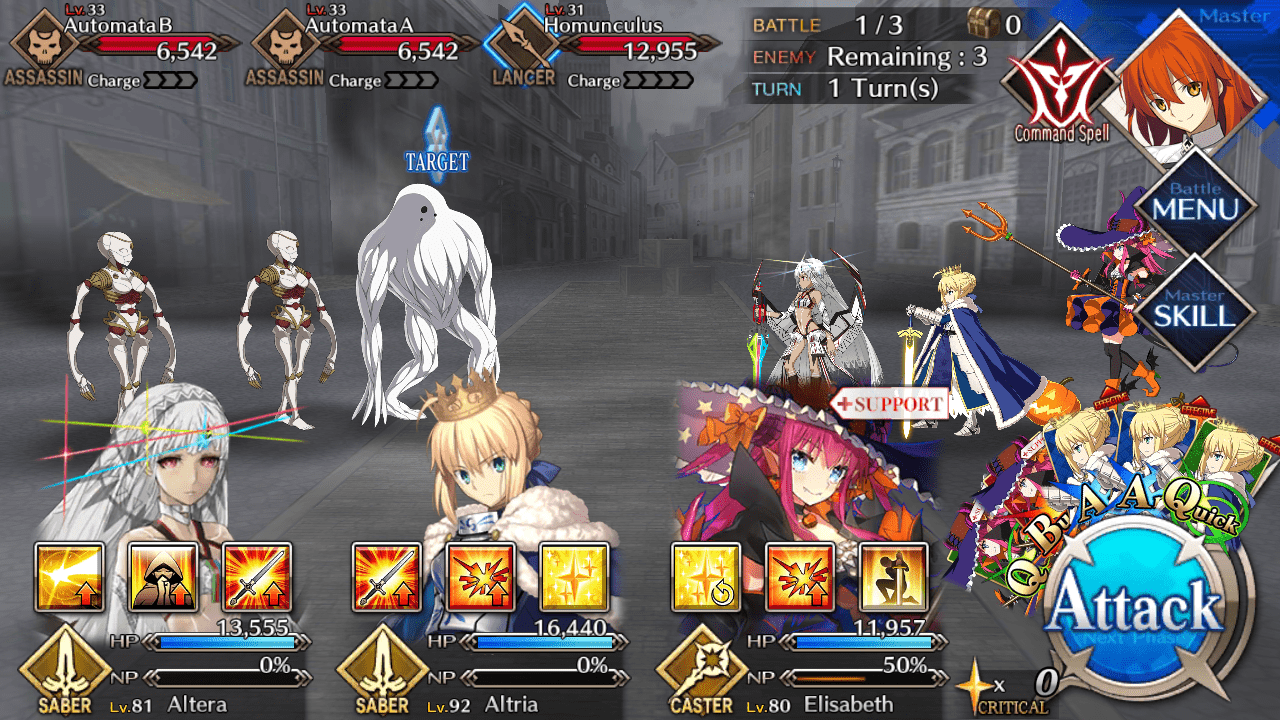Image resolution: width=1280 pixels, height=720 pixels.
Task: Trigger Altria's golden sparkle skill
Action: pos(574,577)
